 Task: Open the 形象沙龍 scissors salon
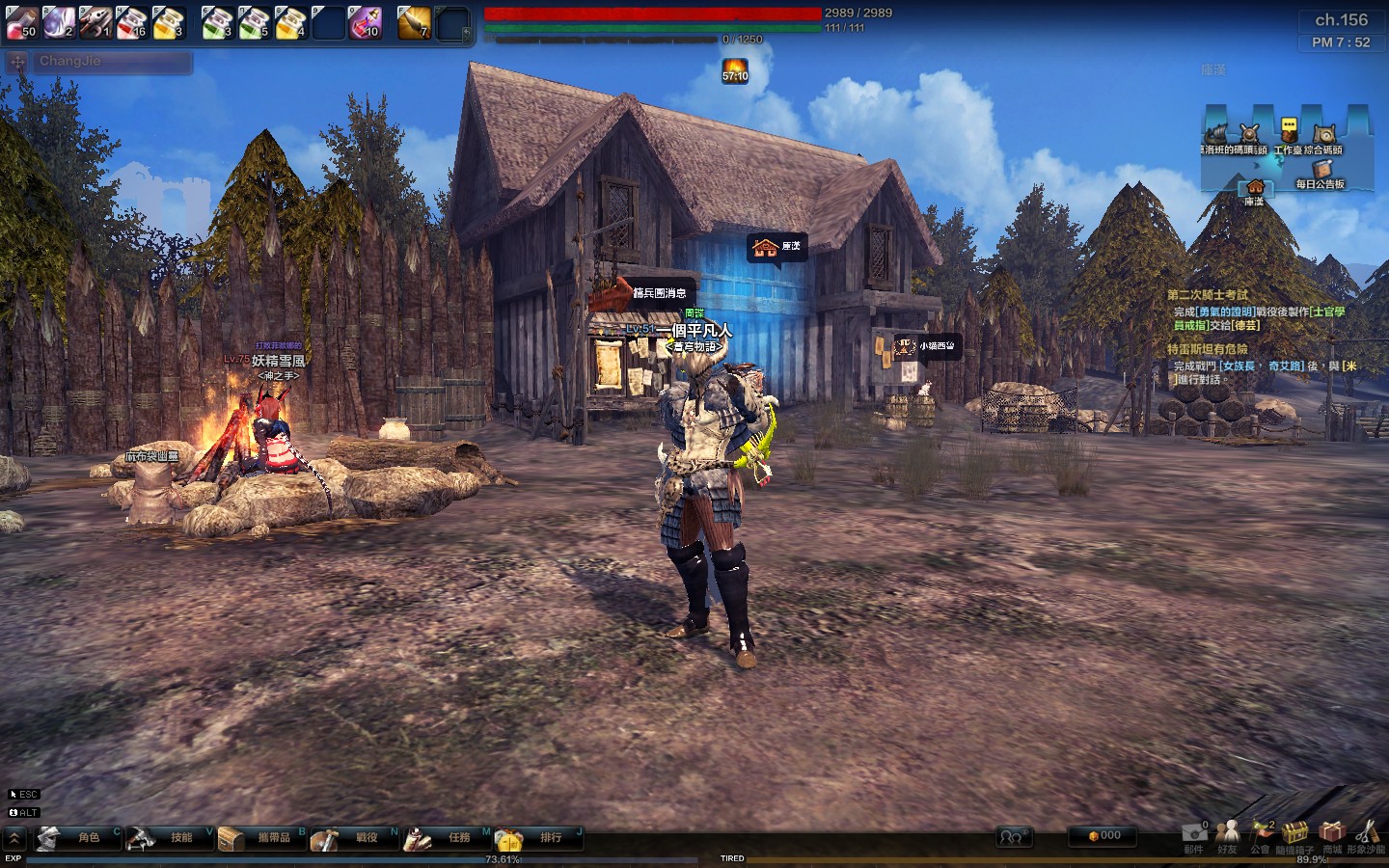1366,834
